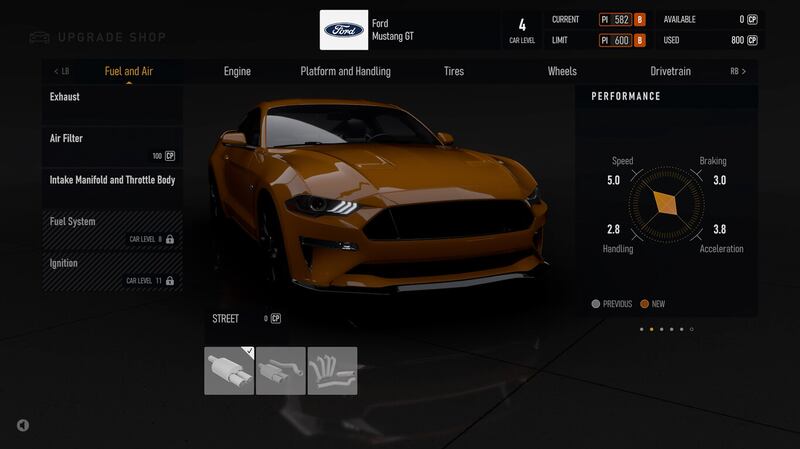Open Intake Manifold and Throttle Body
Screen dimensions: 800x449
pyautogui.click(x=112, y=187)
